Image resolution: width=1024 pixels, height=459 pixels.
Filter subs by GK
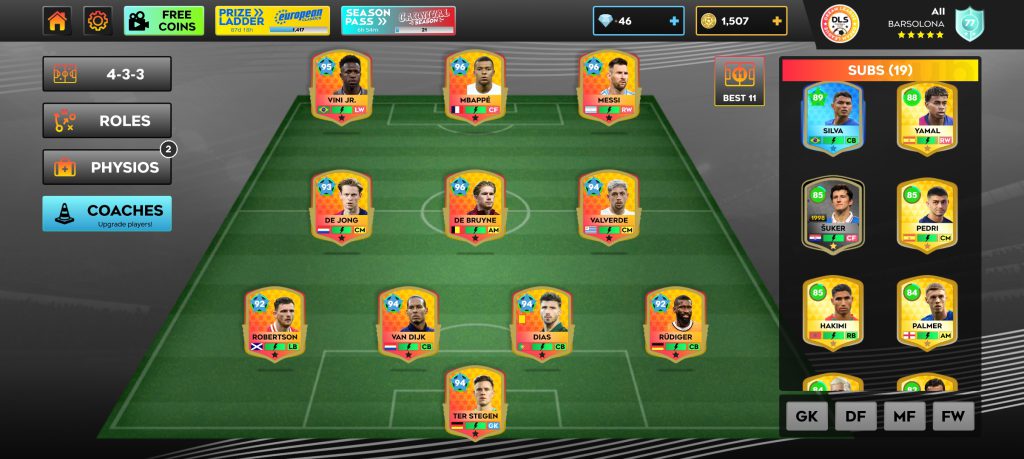[807, 415]
